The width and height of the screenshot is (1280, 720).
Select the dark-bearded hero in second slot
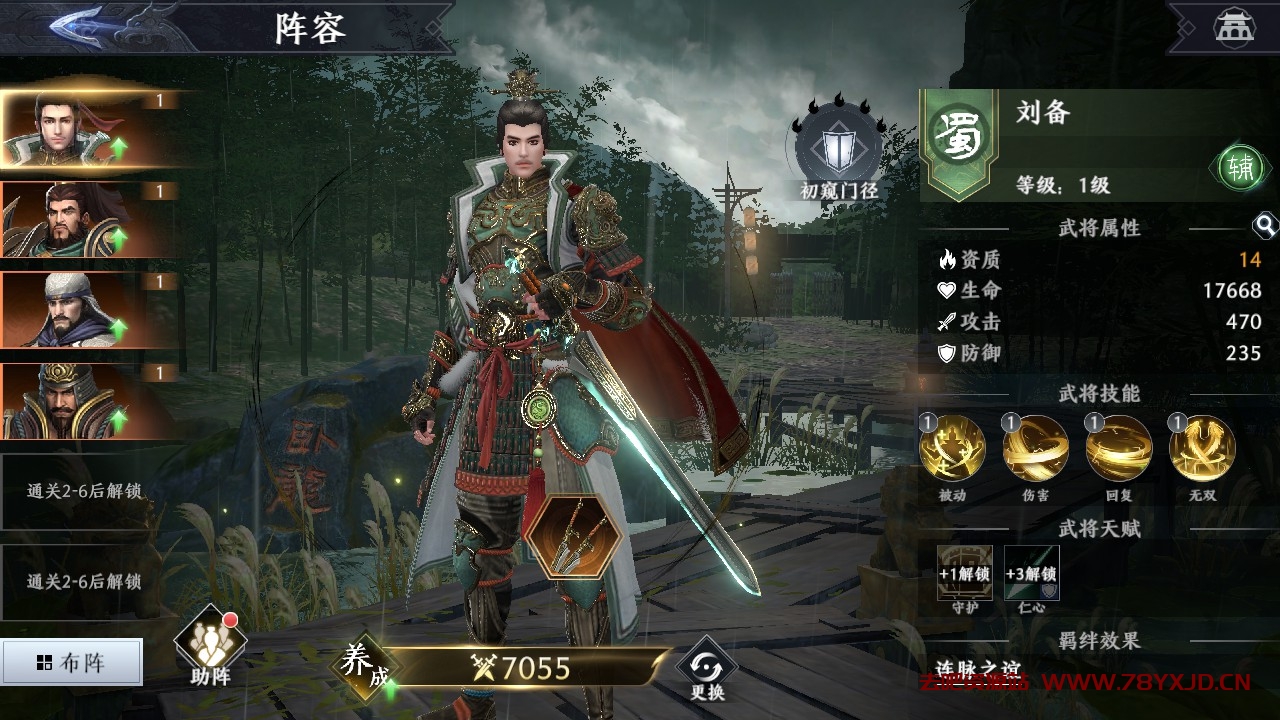tap(90, 220)
